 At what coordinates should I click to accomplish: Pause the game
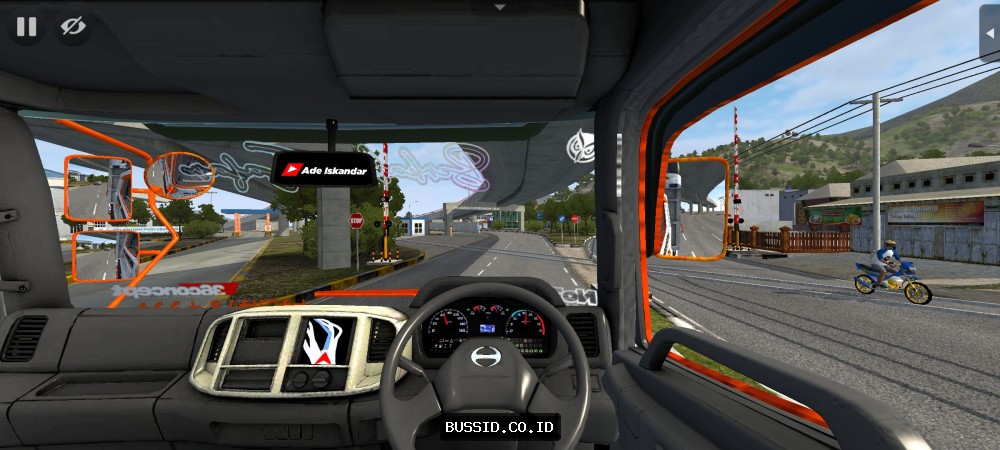tap(27, 27)
